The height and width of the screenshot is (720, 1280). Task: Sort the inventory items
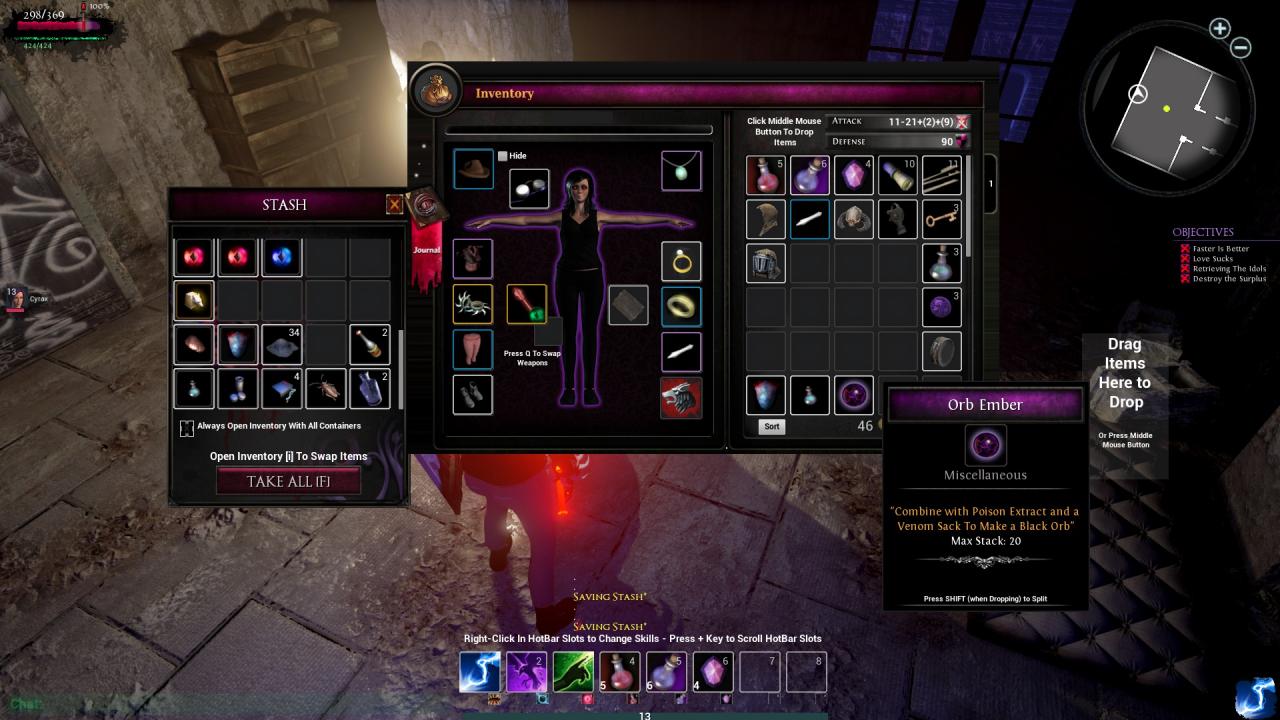(x=771, y=426)
